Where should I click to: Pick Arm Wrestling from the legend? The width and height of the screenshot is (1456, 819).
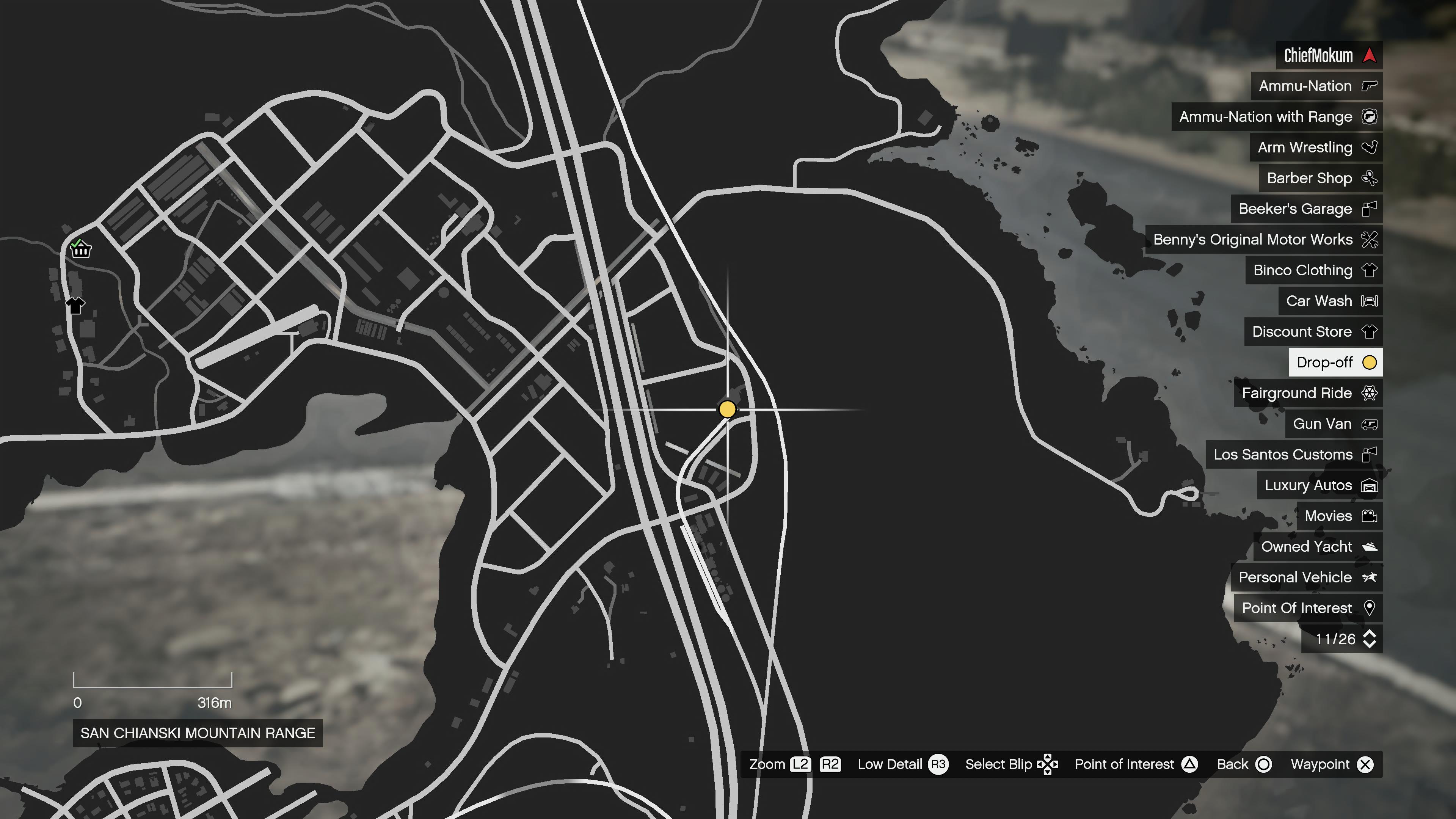tap(1316, 147)
